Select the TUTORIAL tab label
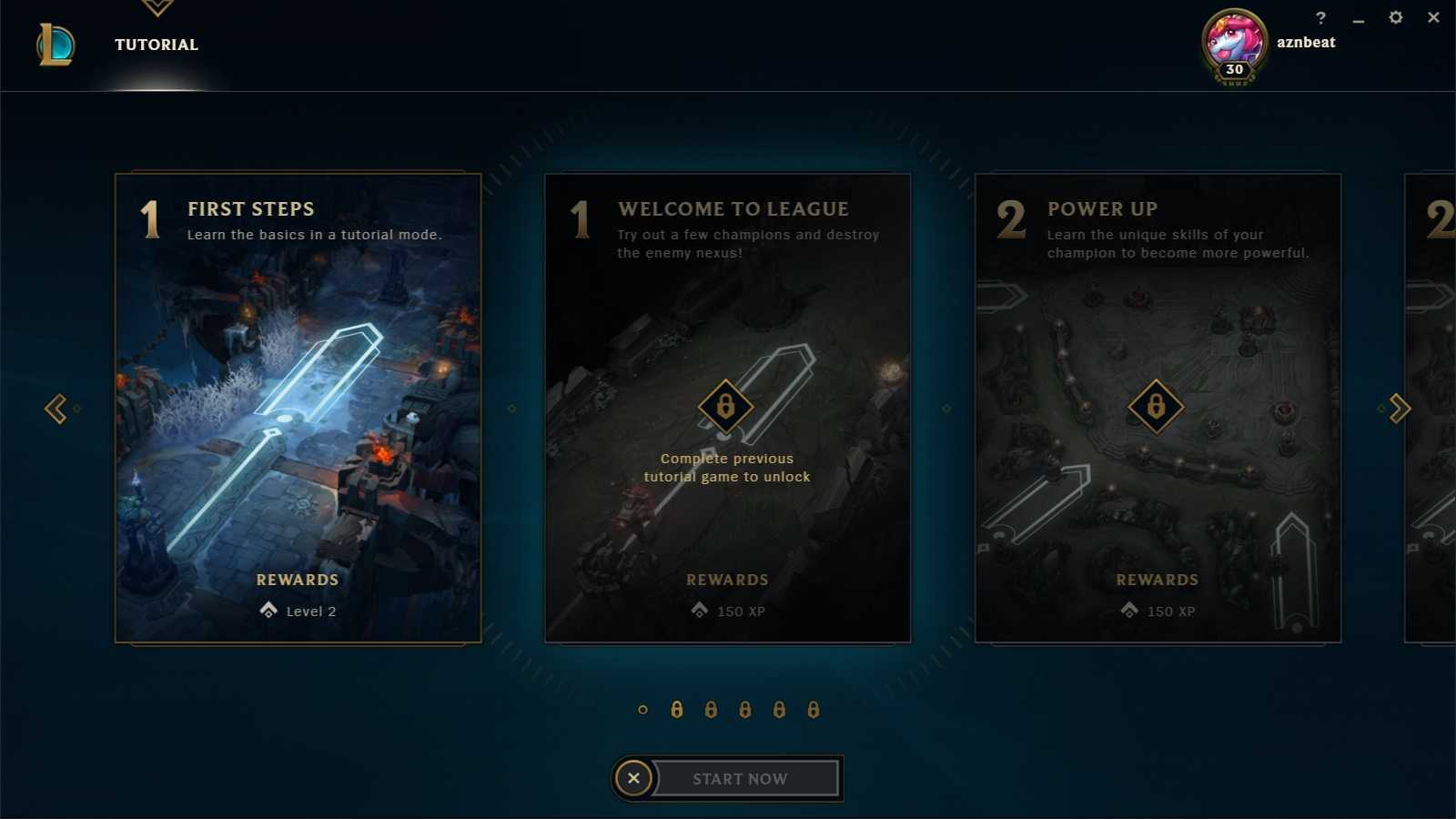 coord(156,44)
